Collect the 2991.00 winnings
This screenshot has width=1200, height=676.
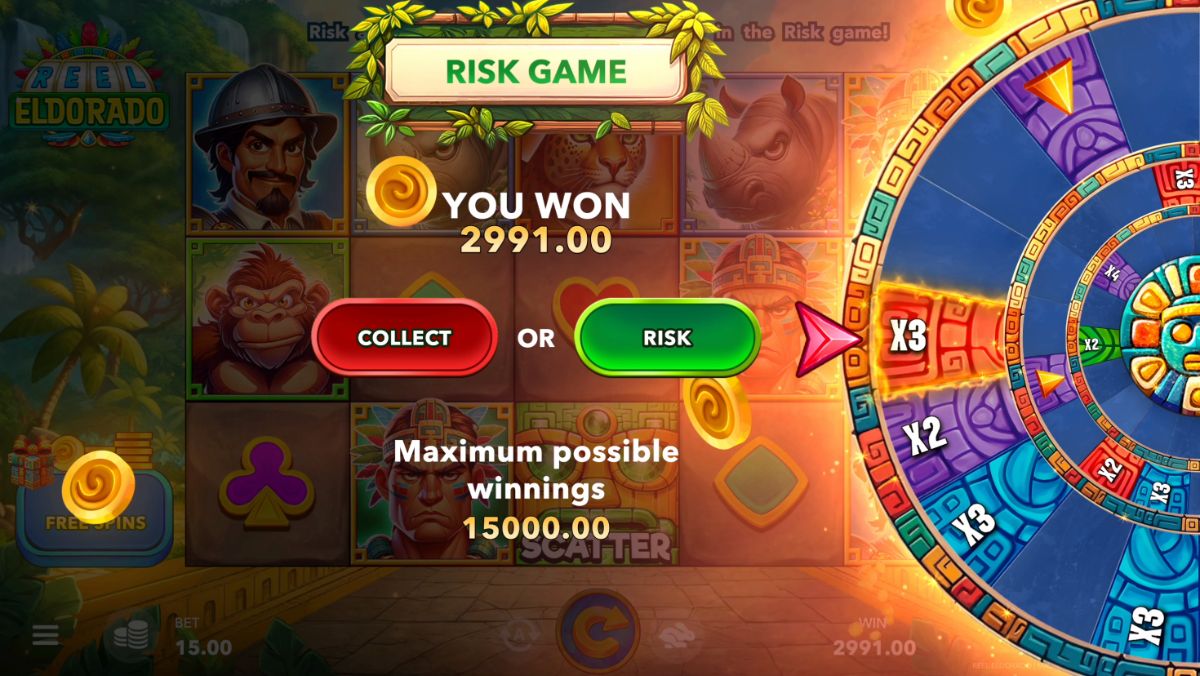[404, 338]
